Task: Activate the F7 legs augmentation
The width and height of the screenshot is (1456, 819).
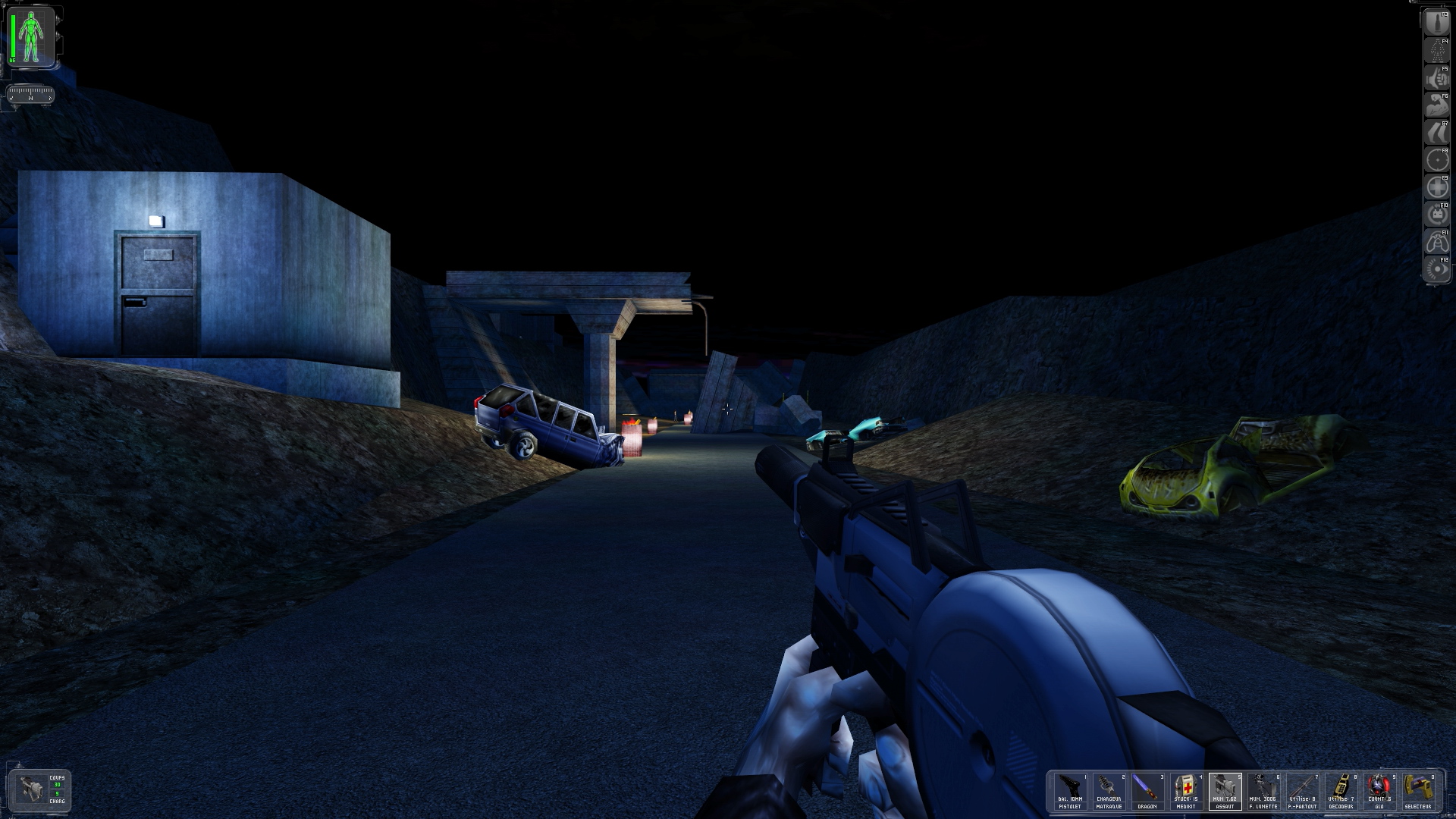Action: click(1437, 133)
